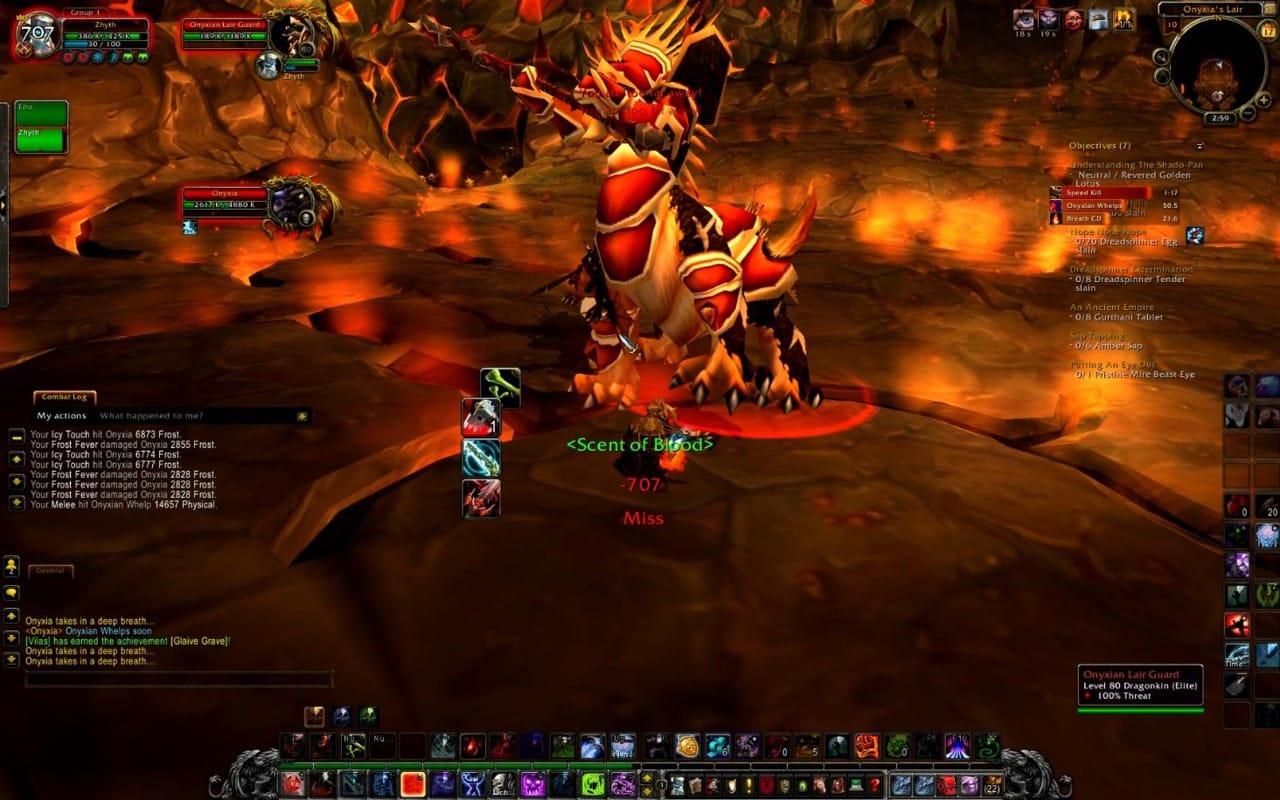
Task: Collapse the Objectives tracker with its corner icon
Action: [1198, 144]
